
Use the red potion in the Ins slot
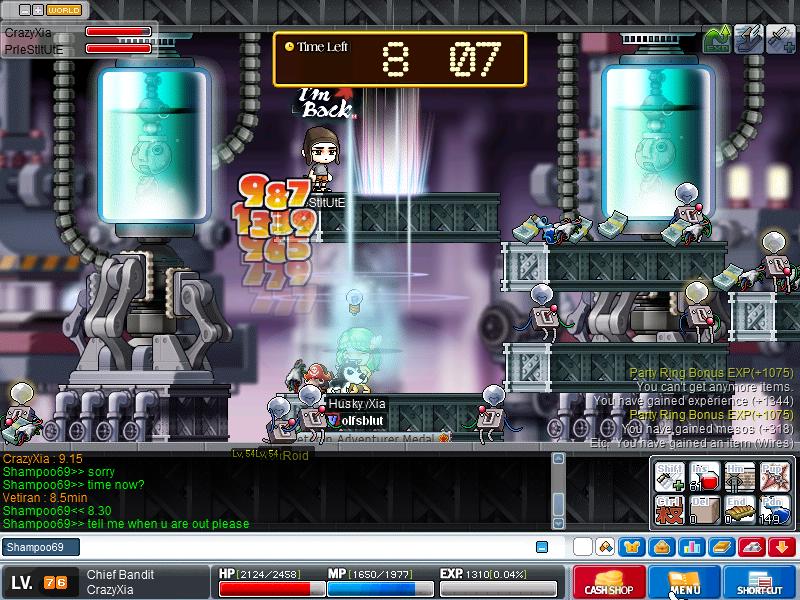point(705,476)
